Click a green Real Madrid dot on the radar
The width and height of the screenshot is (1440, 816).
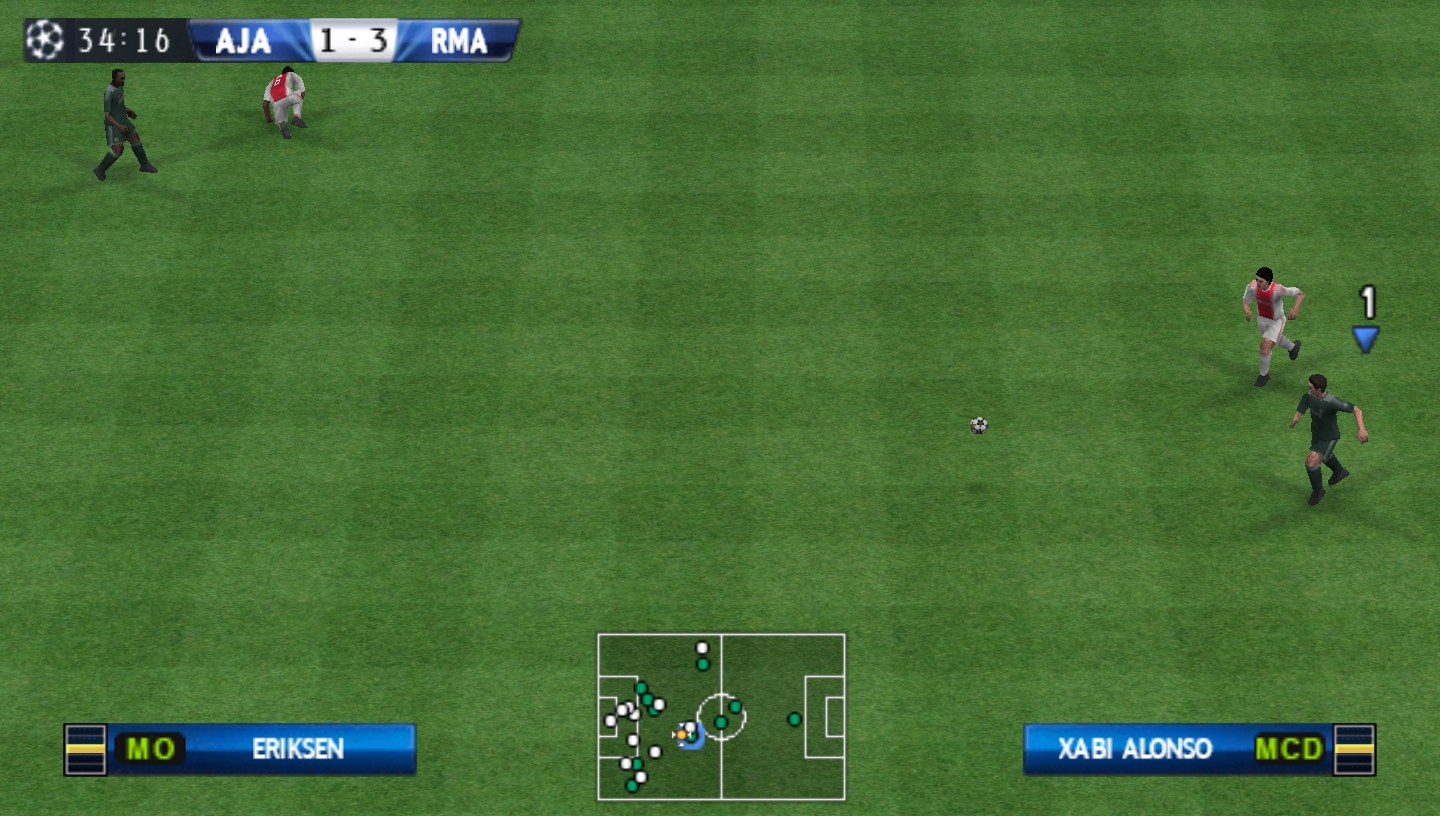point(793,719)
